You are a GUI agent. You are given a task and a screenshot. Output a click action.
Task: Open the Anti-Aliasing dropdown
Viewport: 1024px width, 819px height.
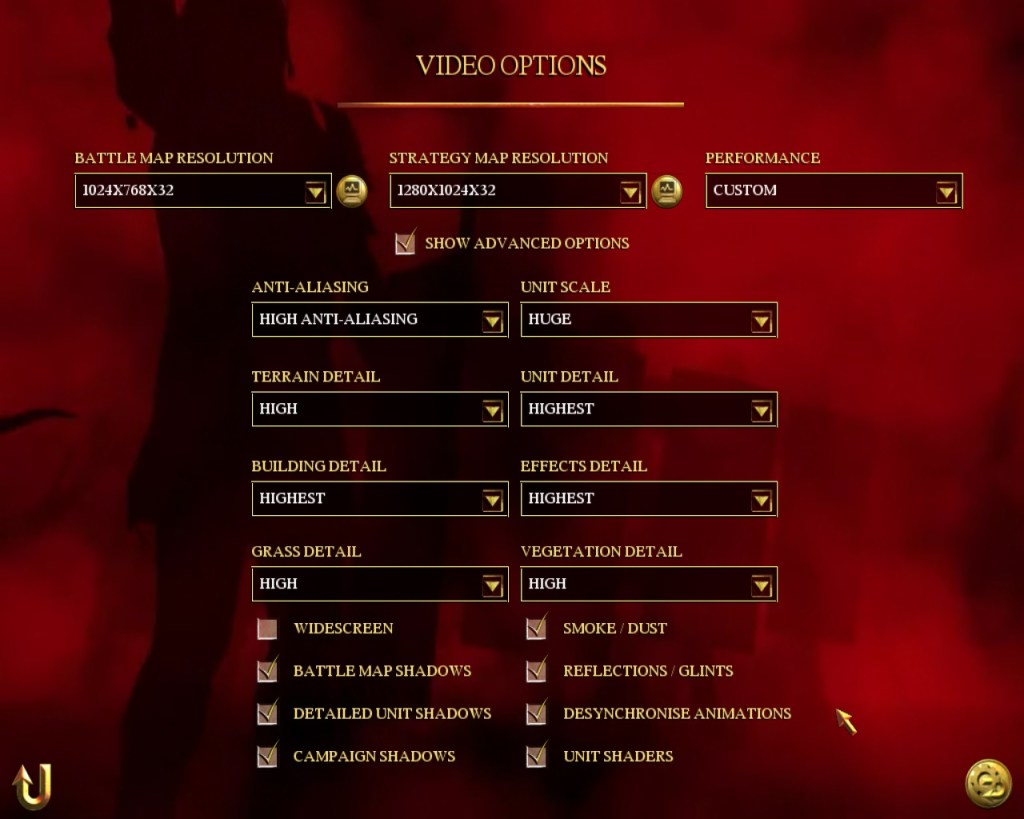[492, 320]
